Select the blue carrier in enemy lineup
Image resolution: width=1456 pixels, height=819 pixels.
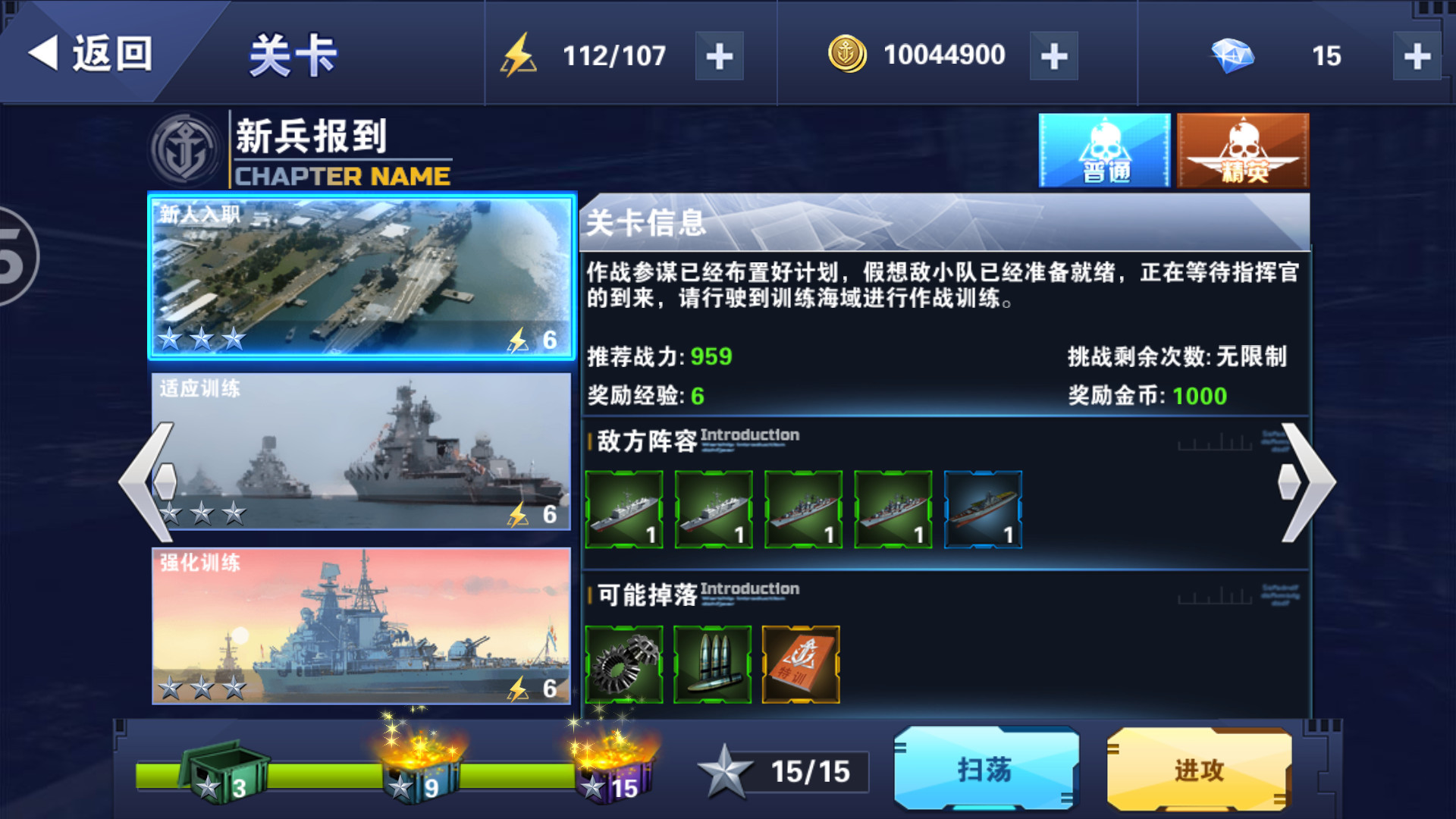point(982,508)
